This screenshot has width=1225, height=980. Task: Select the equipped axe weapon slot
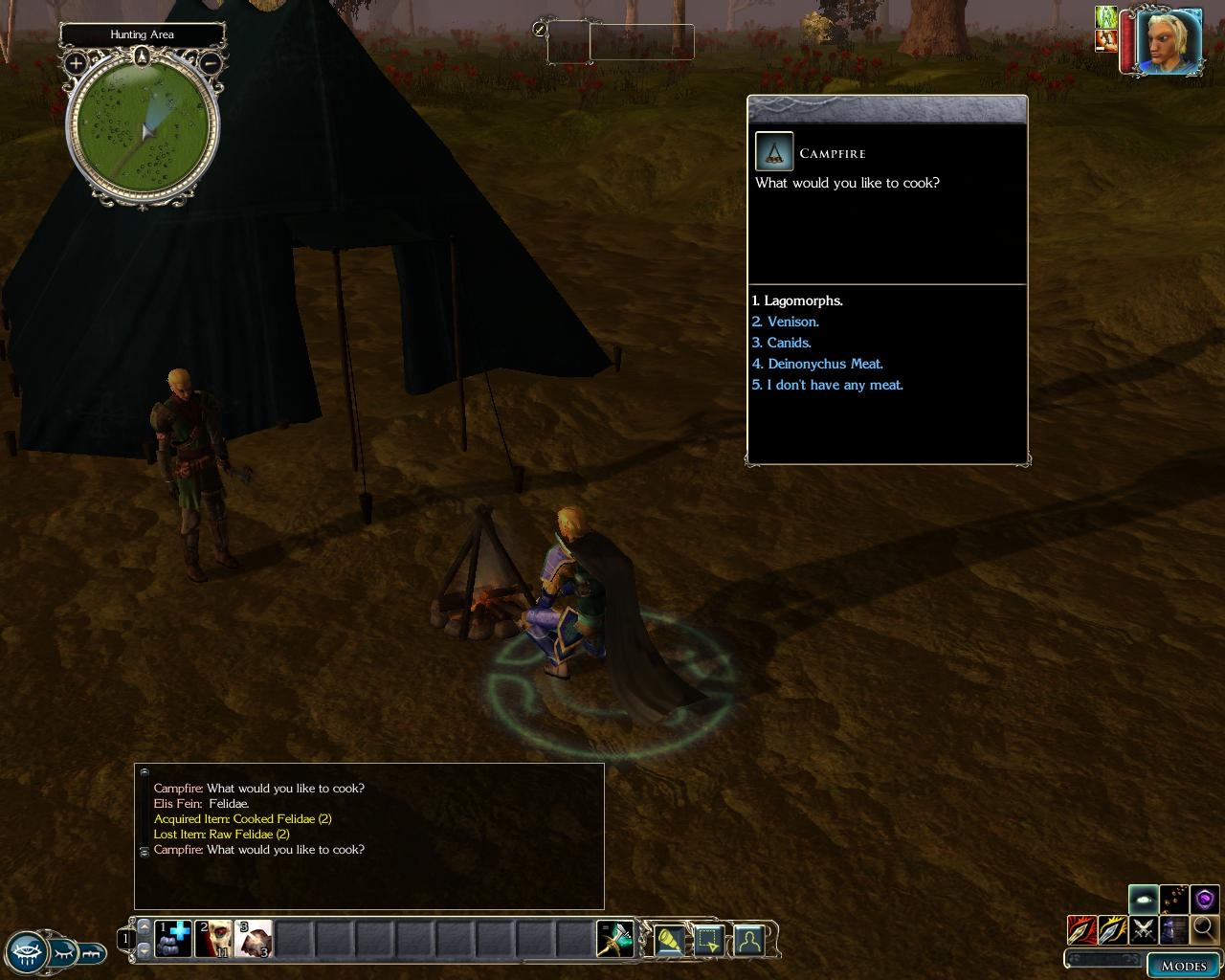613,939
